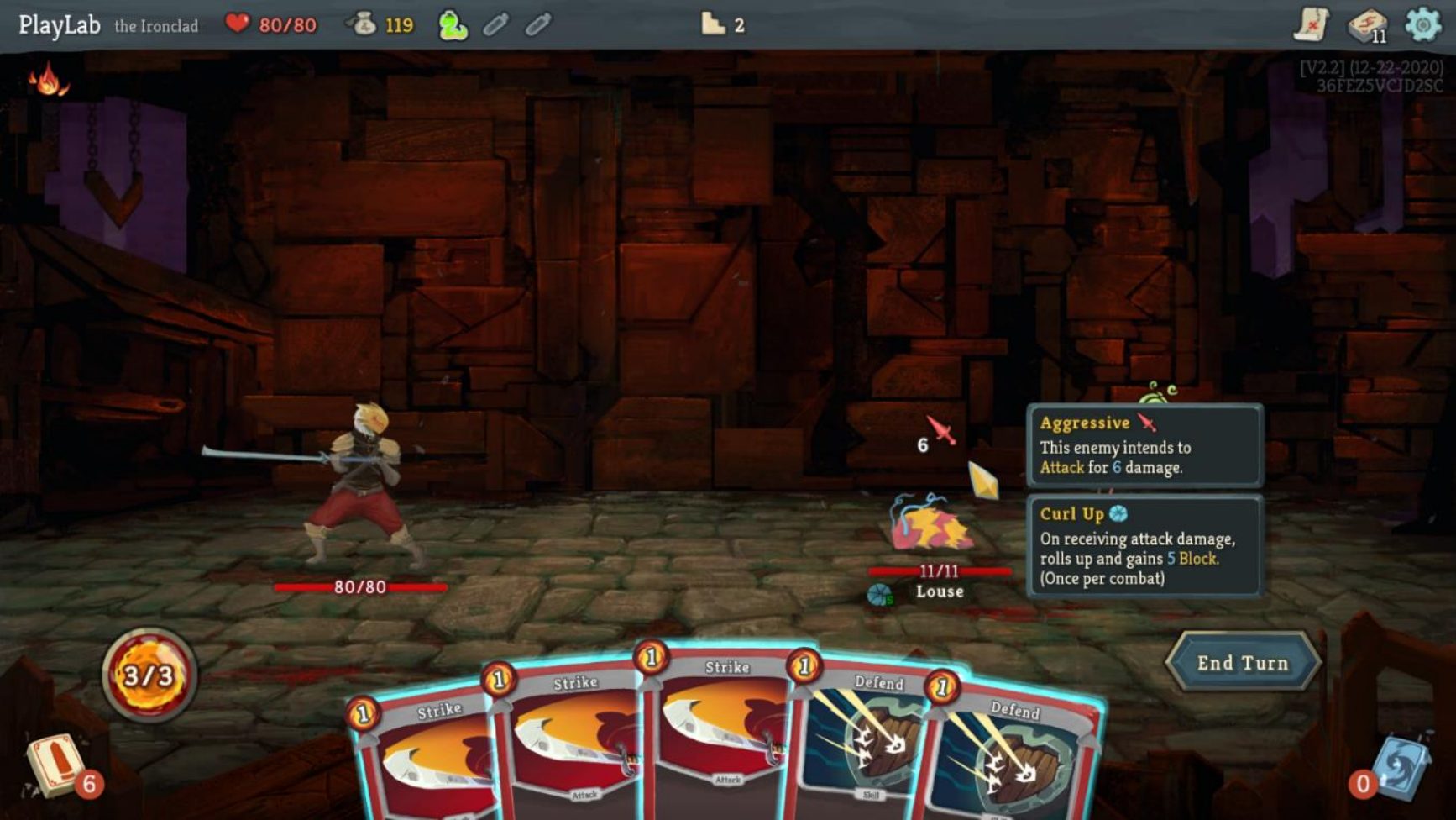
Task: Click the Aggressive intent tooltip
Action: 1146,445
